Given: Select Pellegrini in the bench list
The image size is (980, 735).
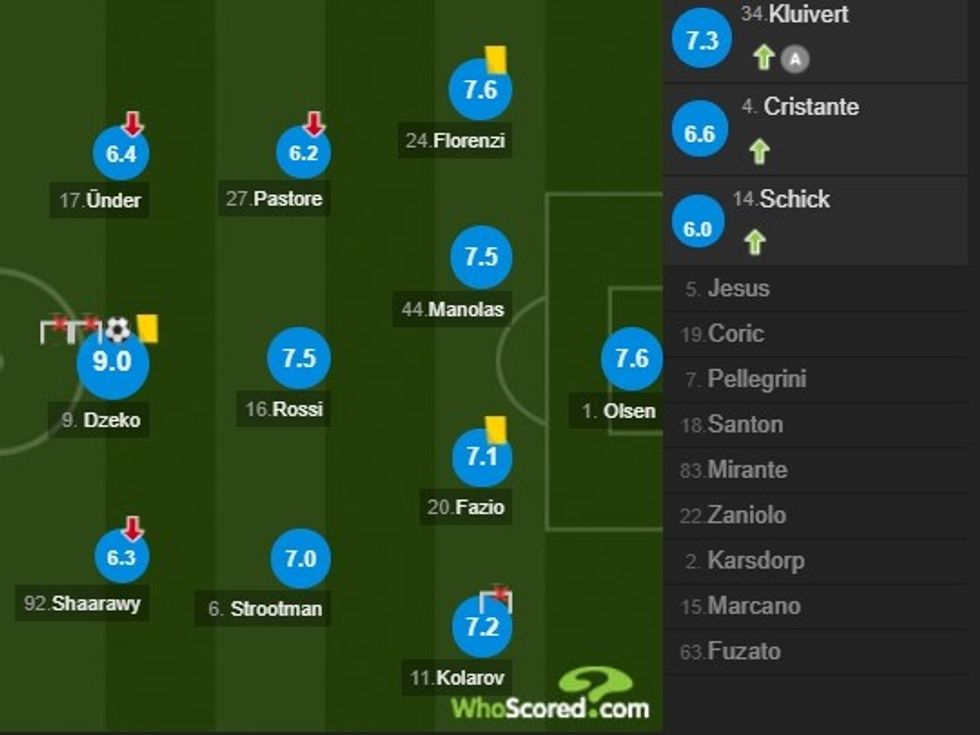Looking at the screenshot, I should (756, 380).
